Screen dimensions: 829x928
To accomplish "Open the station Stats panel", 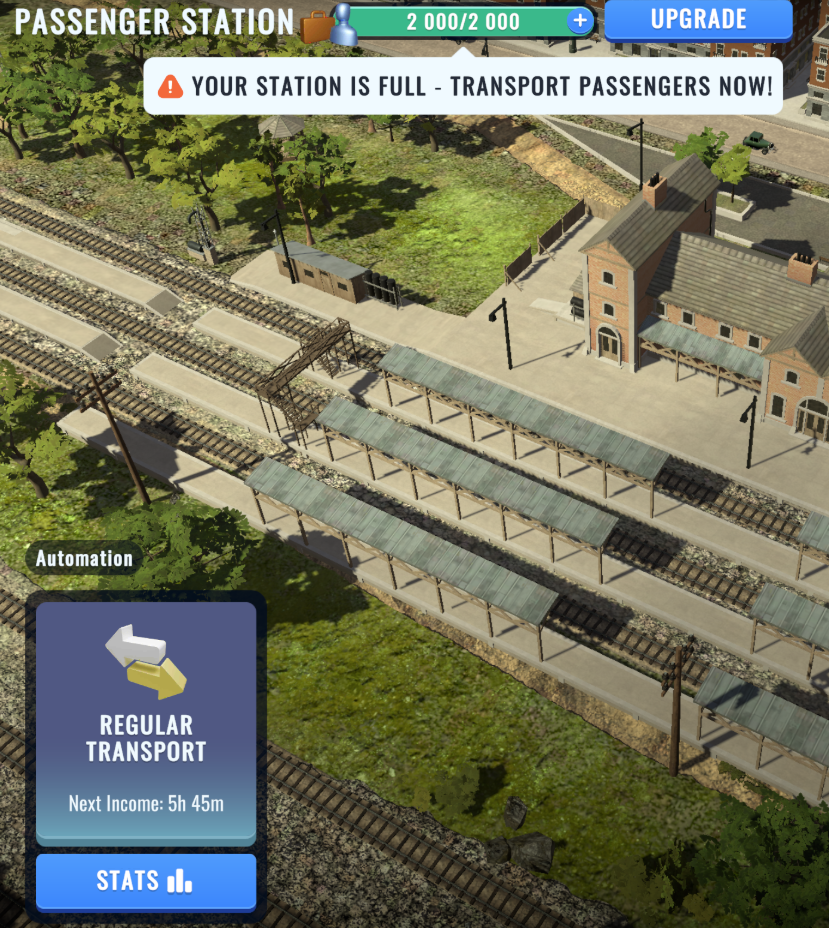I will 146,881.
